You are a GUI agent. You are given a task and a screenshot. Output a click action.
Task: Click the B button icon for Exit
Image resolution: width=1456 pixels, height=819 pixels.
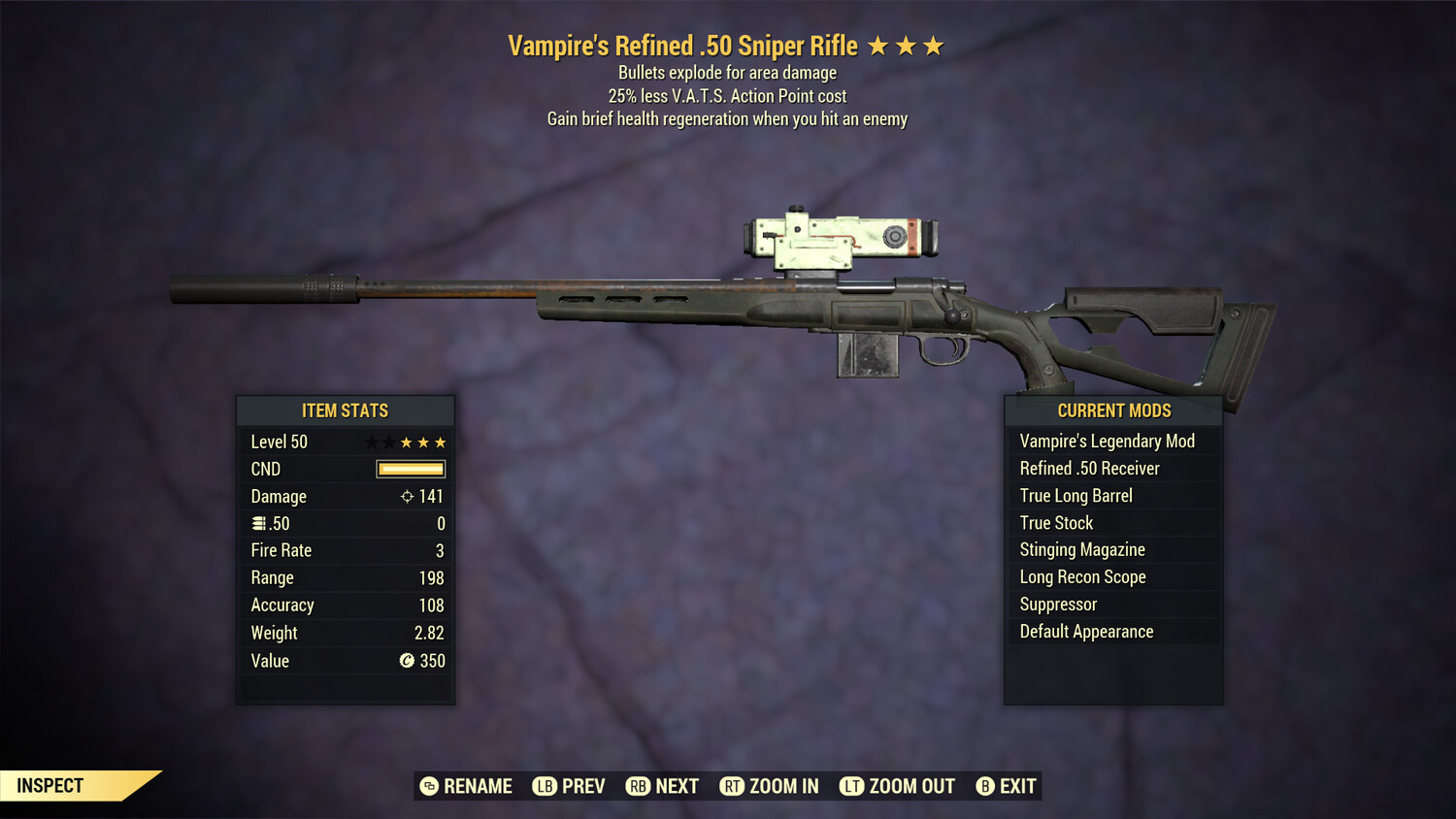click(x=985, y=786)
